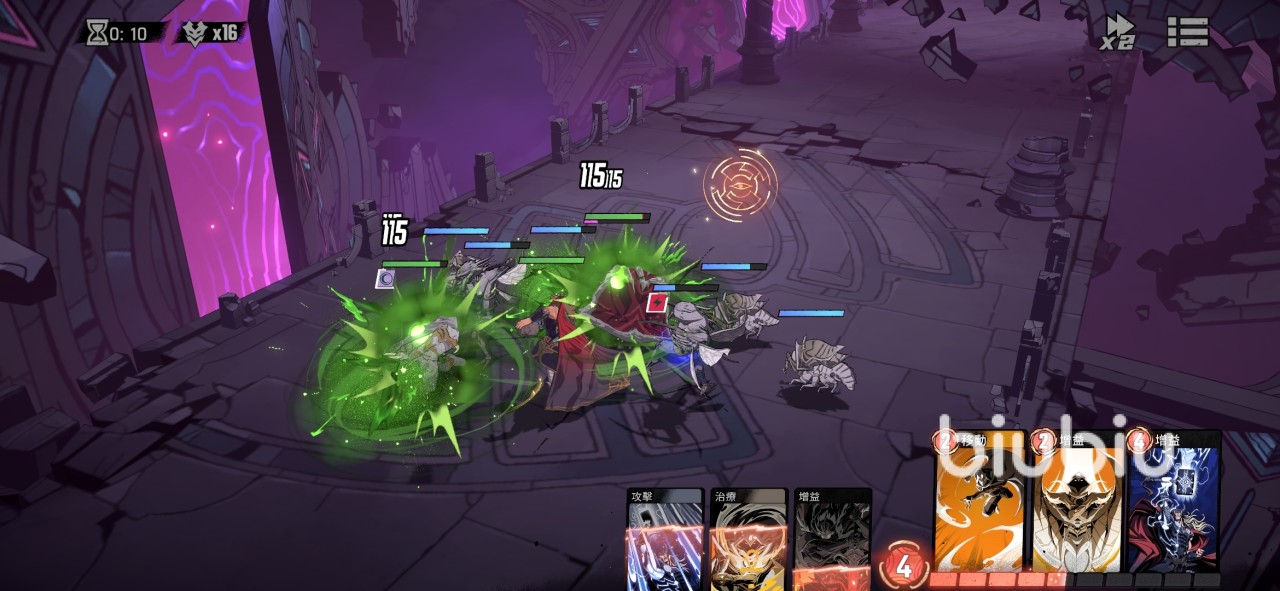Pick the greyed-out 增益 dark figure card
Viewport: 1280px width, 591px height.
tap(832, 540)
